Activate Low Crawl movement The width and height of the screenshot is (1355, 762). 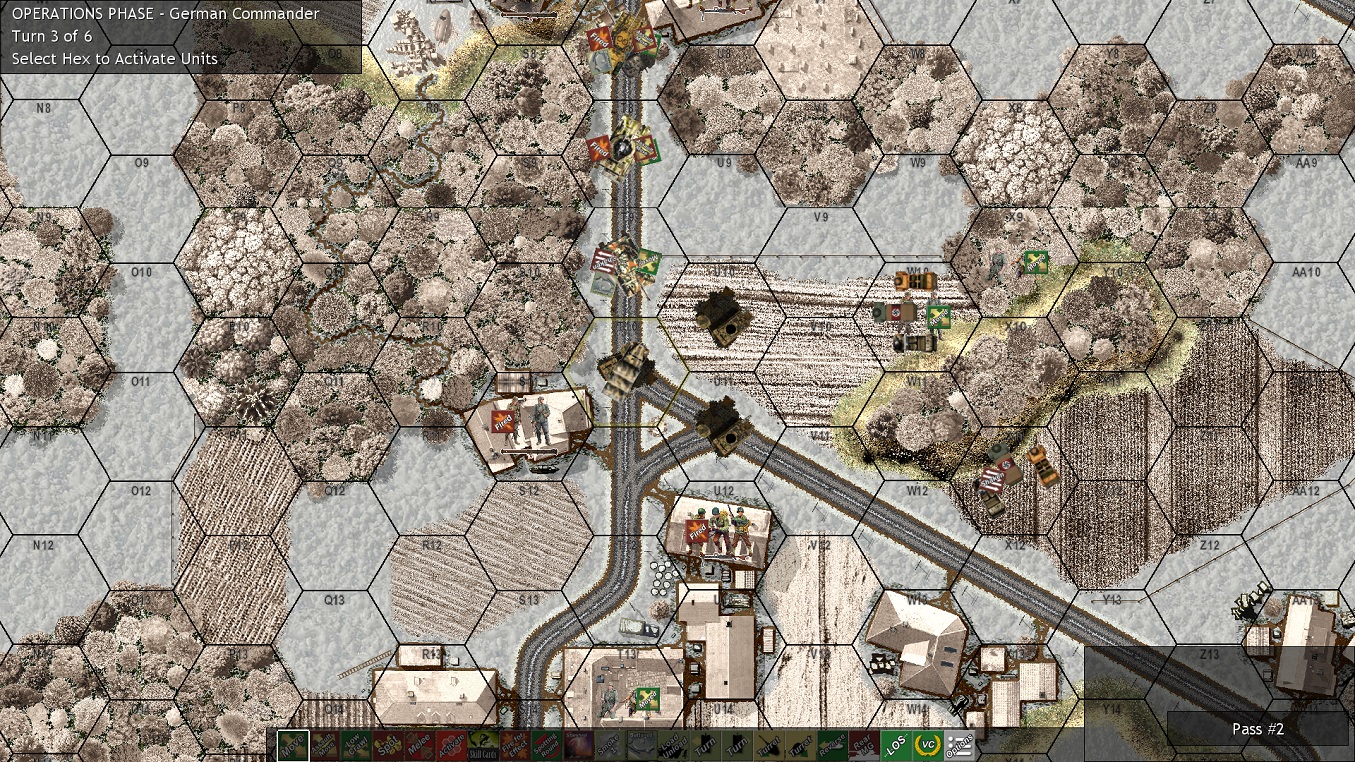tap(357, 745)
